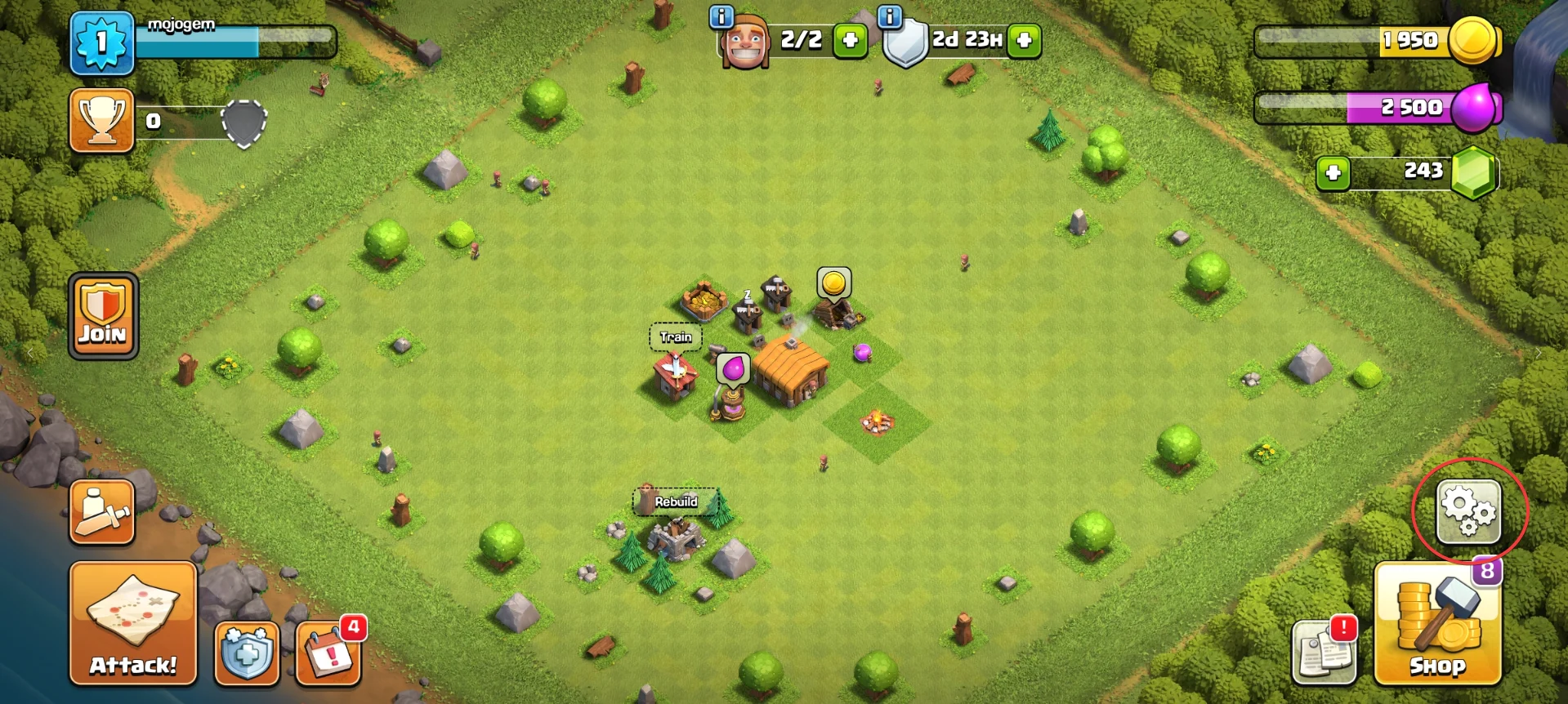Tap the Rebuild label on the ruins
Viewport: 1568px width, 704px height.
676,501
